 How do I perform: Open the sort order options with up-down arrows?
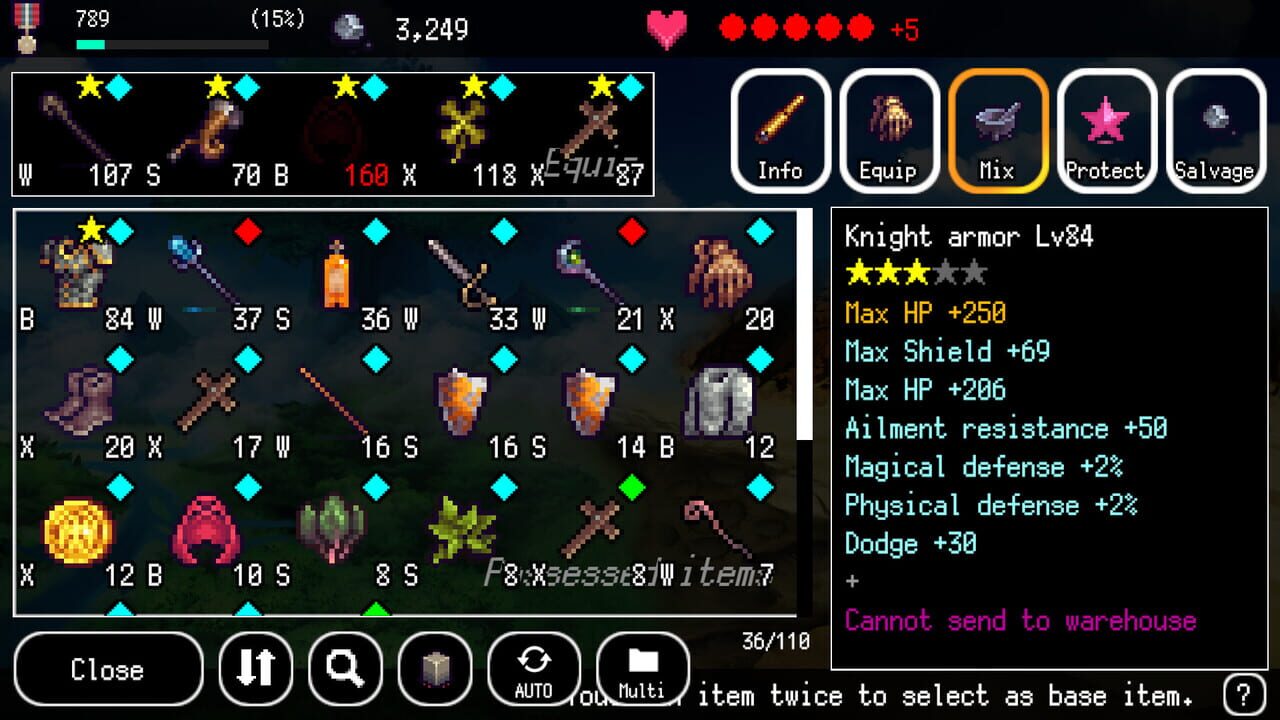coord(256,669)
